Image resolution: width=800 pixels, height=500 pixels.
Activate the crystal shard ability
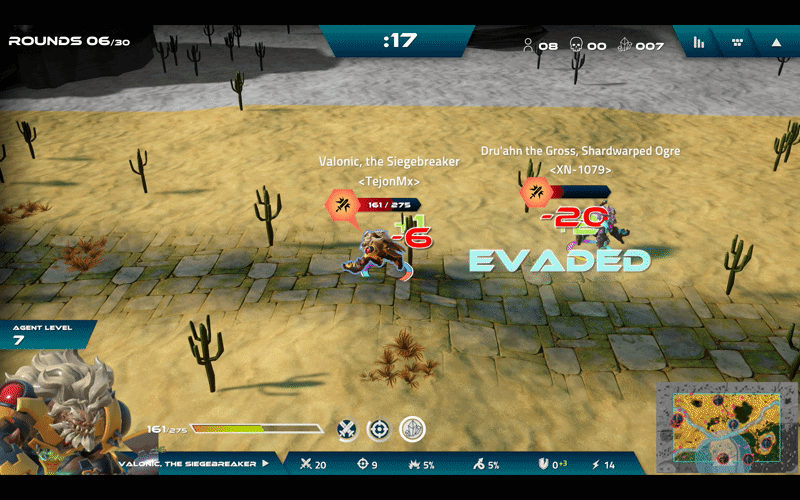(412, 430)
